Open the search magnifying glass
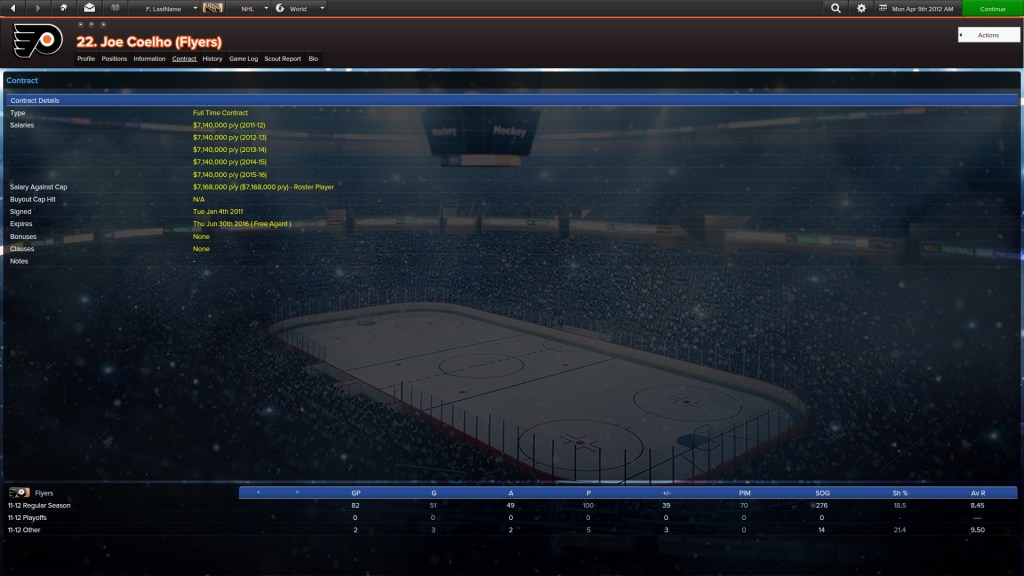The height and width of the screenshot is (576, 1024). pos(836,9)
